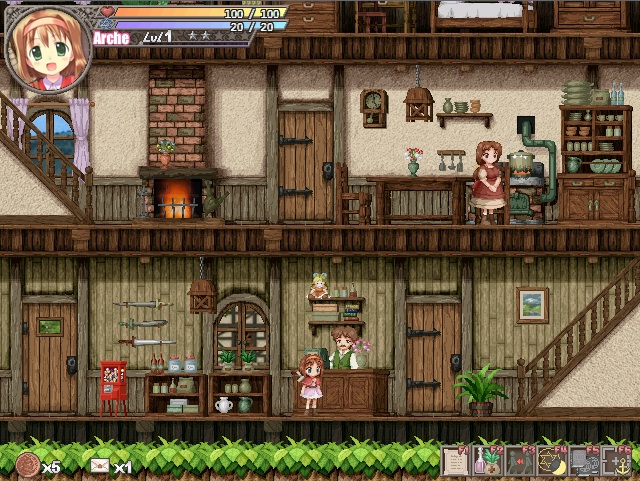Click the envelope letter icon

coord(100,466)
